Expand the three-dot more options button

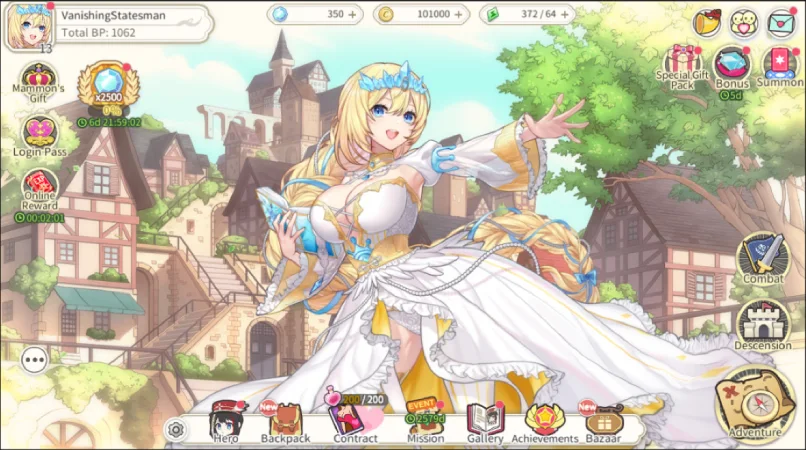34,358
